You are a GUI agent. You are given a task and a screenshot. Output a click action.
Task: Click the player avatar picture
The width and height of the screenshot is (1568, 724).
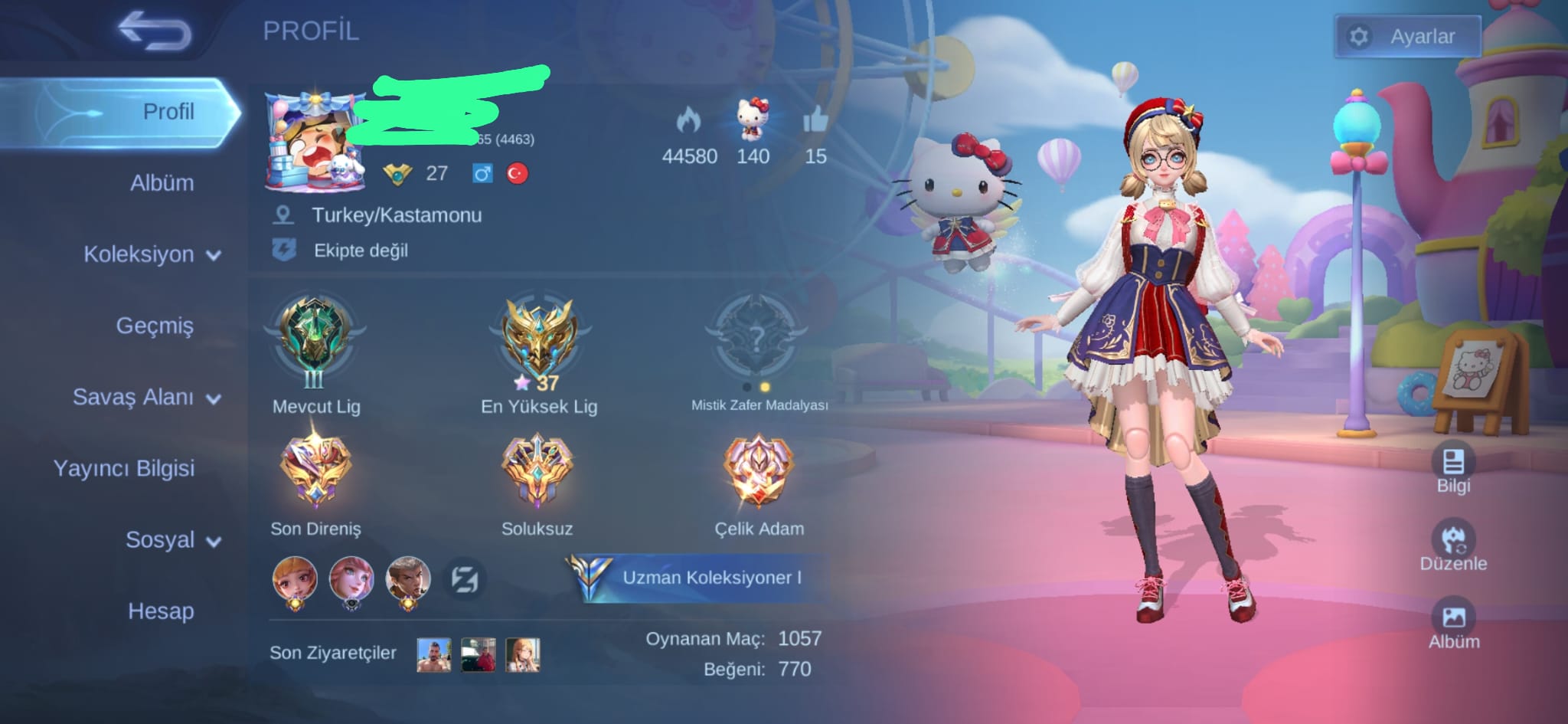315,143
